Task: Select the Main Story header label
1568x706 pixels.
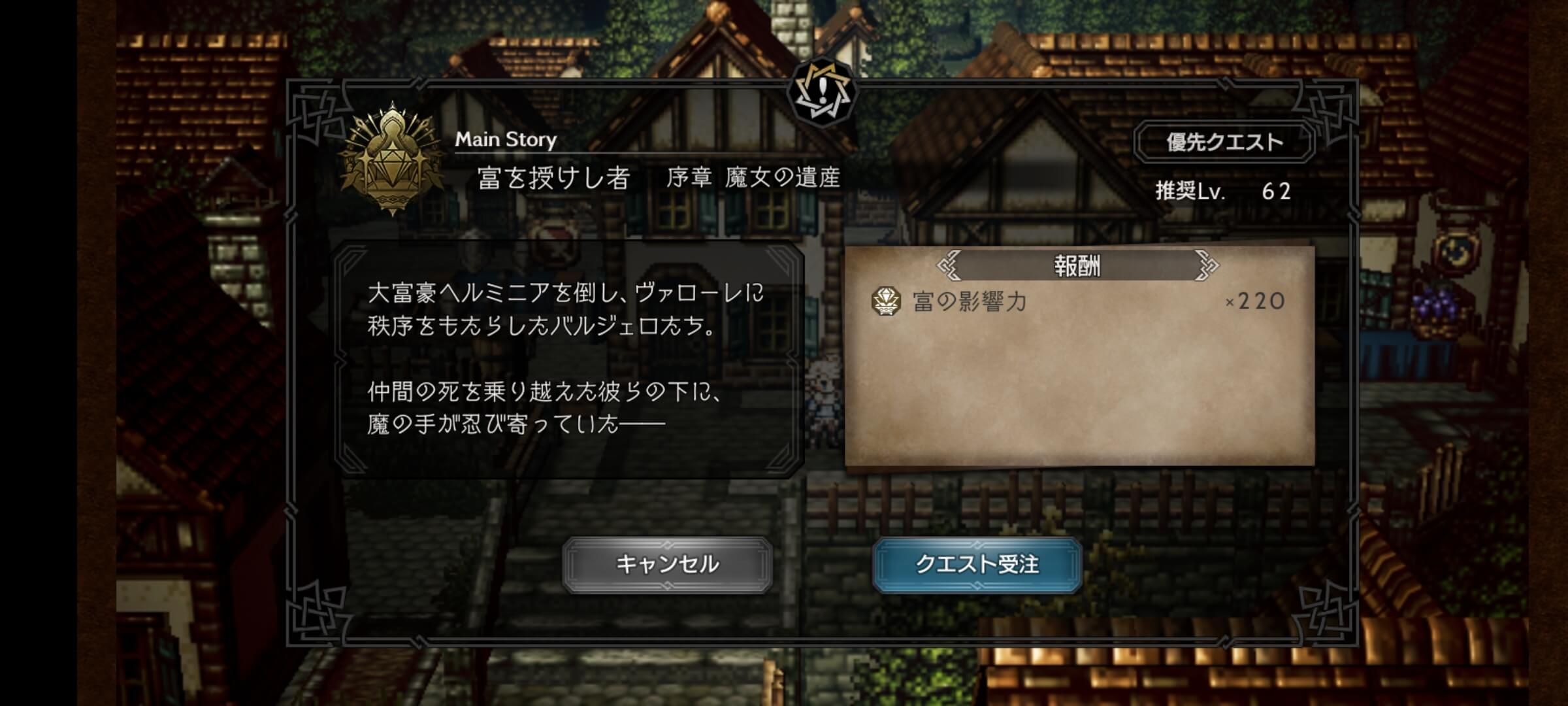Action: (x=506, y=139)
